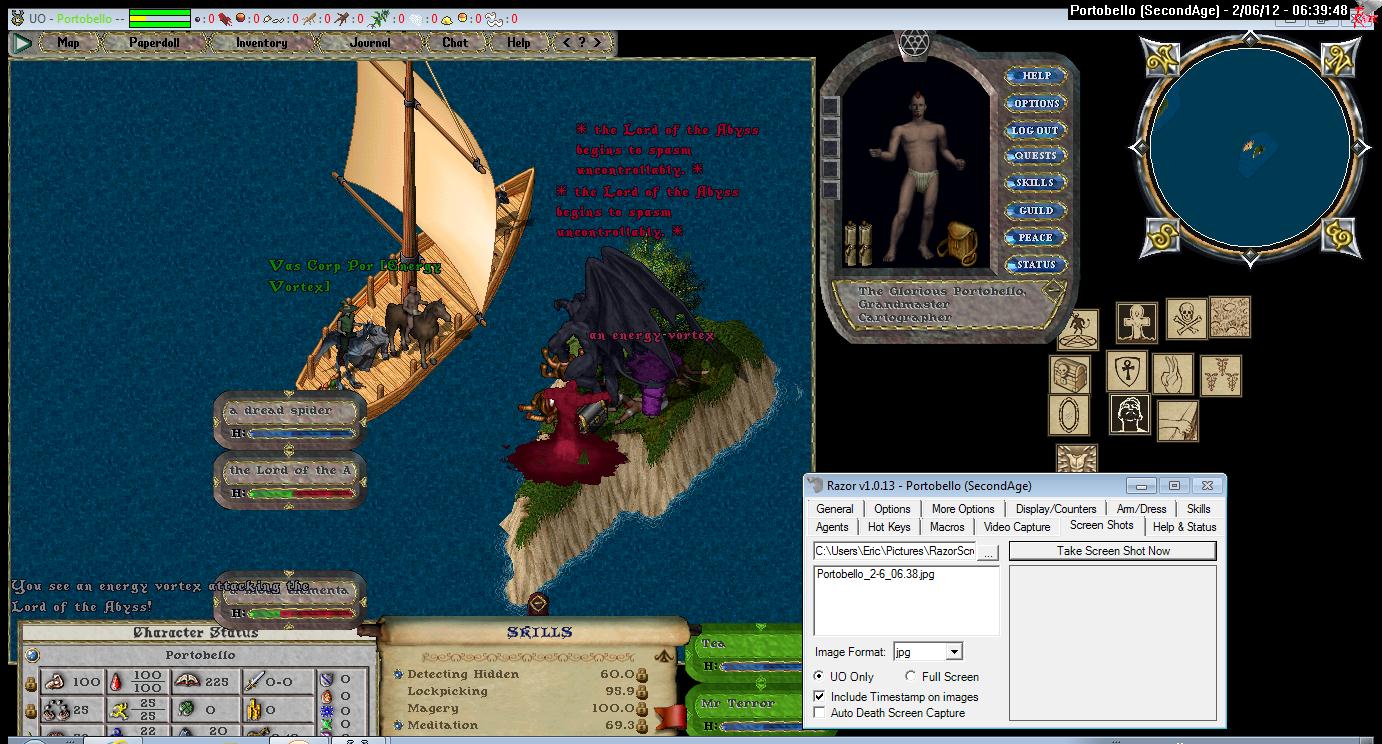Click the circular radar minimap

[x=1249, y=148]
